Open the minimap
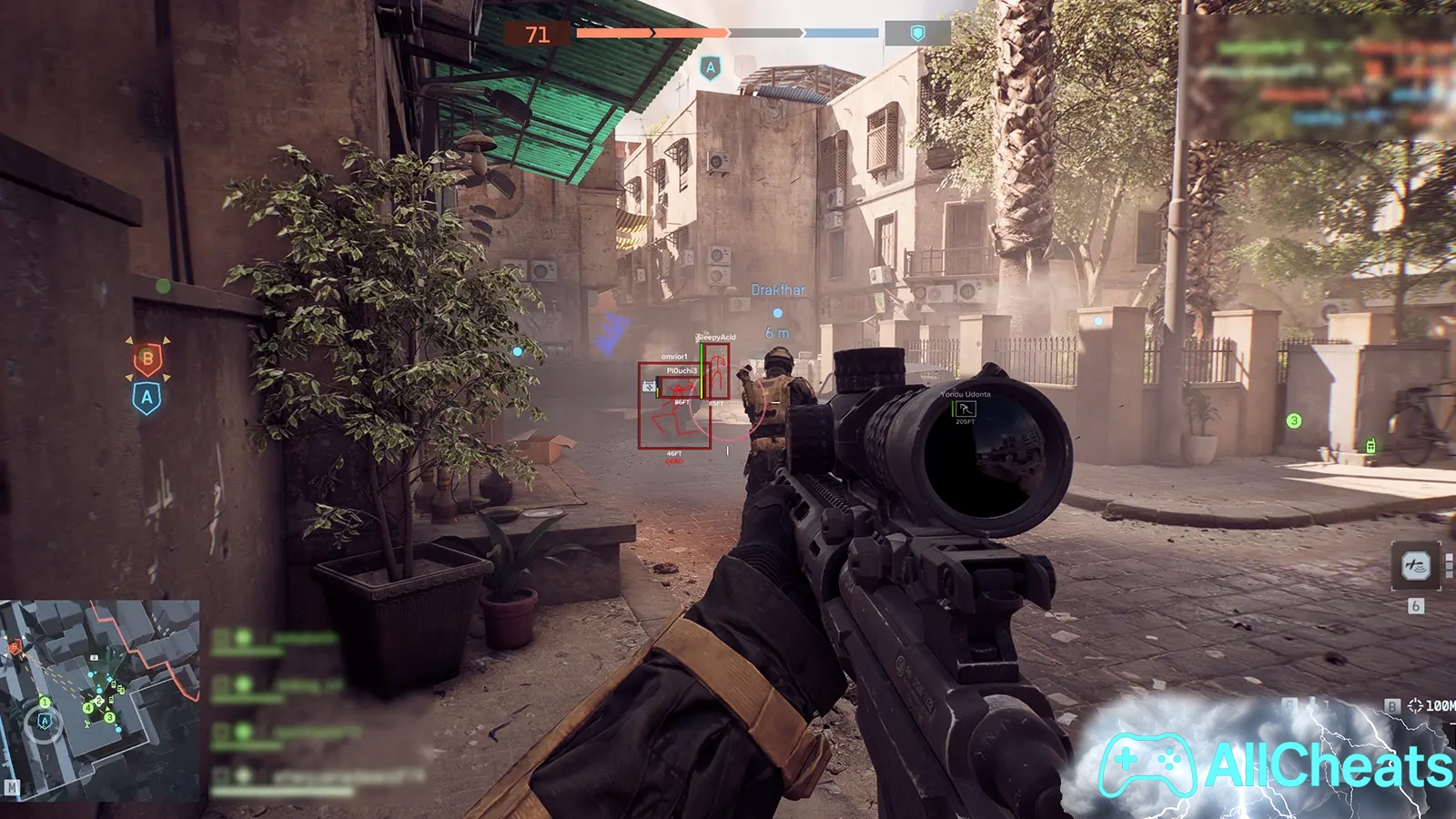Screen dimensions: 1456x819 coord(100,699)
